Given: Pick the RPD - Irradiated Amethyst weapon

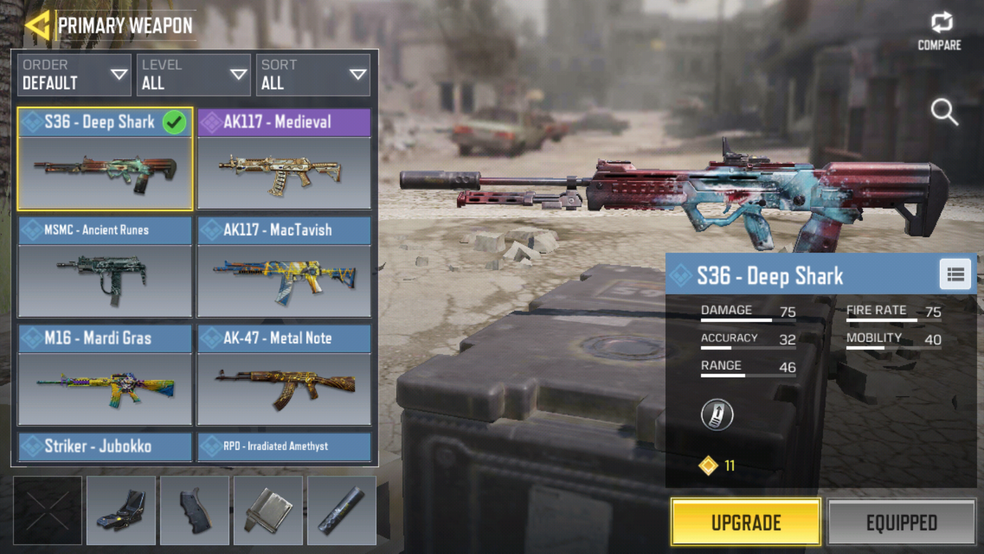Looking at the screenshot, I should coord(284,446).
